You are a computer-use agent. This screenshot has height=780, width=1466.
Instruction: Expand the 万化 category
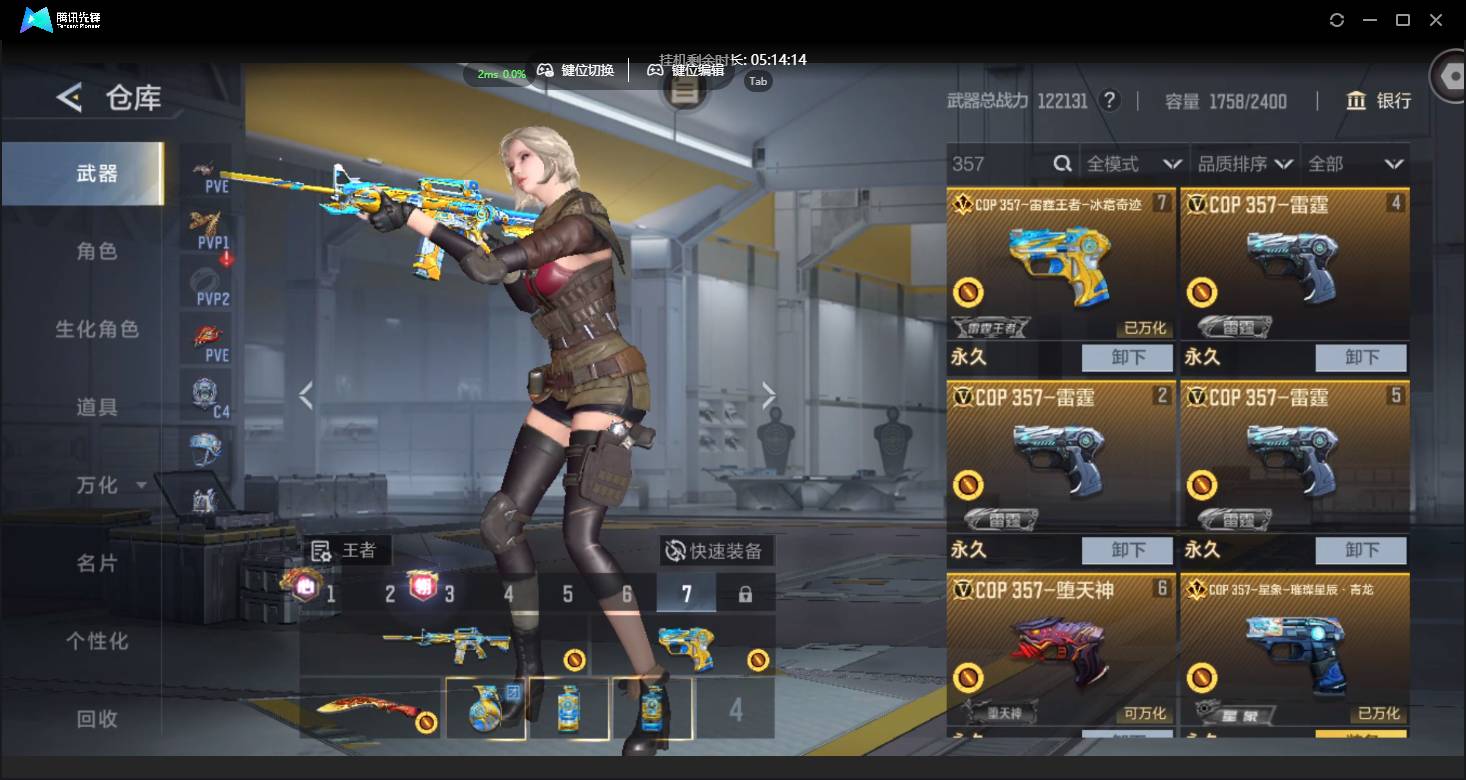pos(110,485)
